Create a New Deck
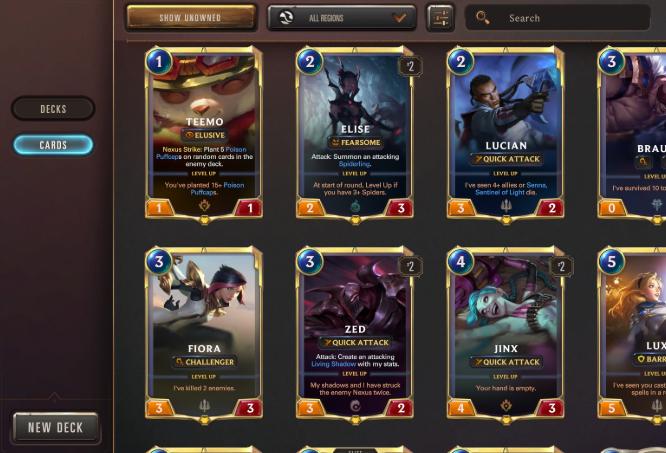This screenshot has height=453, width=666. pos(56,427)
